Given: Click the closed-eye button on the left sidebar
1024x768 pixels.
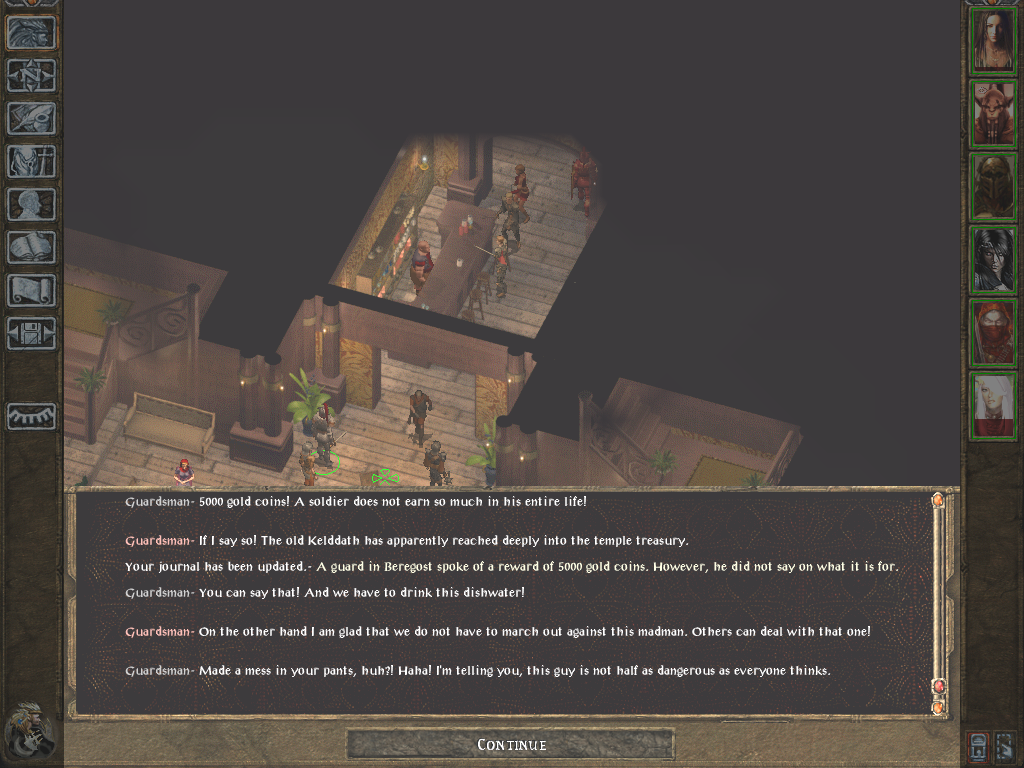Looking at the screenshot, I should (x=31, y=416).
